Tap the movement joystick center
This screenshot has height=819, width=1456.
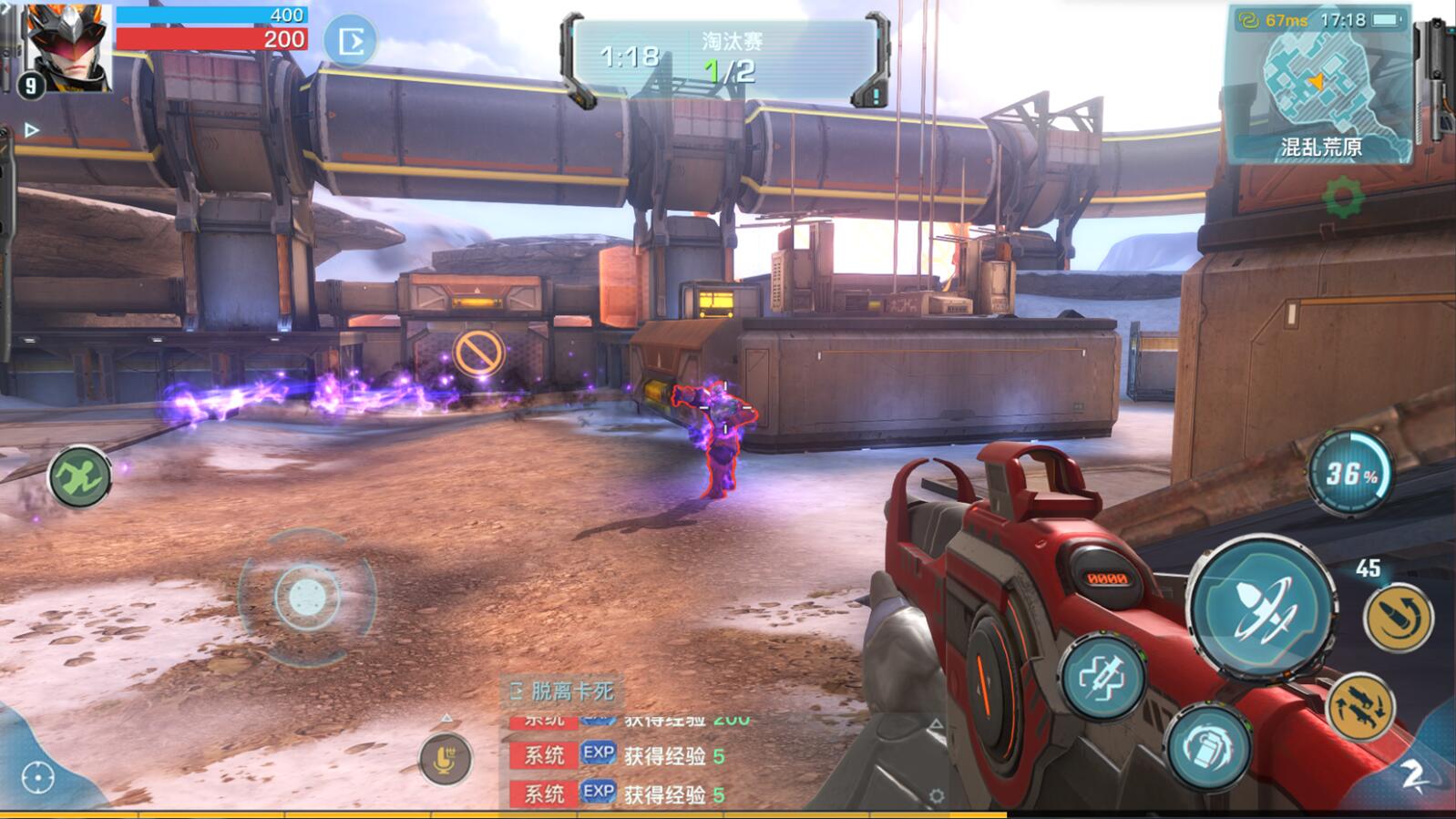pos(307,598)
